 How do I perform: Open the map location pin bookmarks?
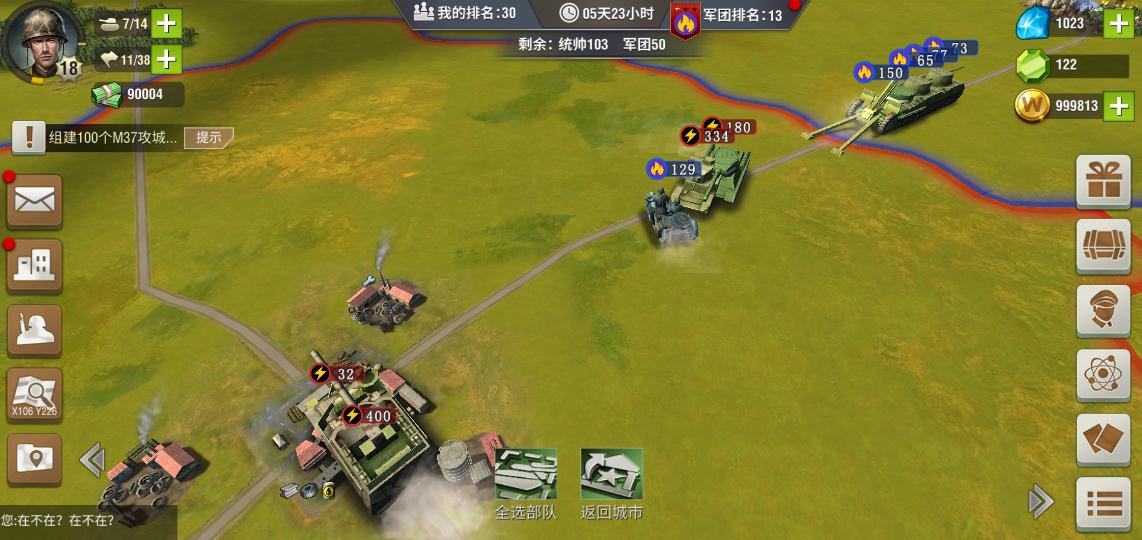coord(35,459)
